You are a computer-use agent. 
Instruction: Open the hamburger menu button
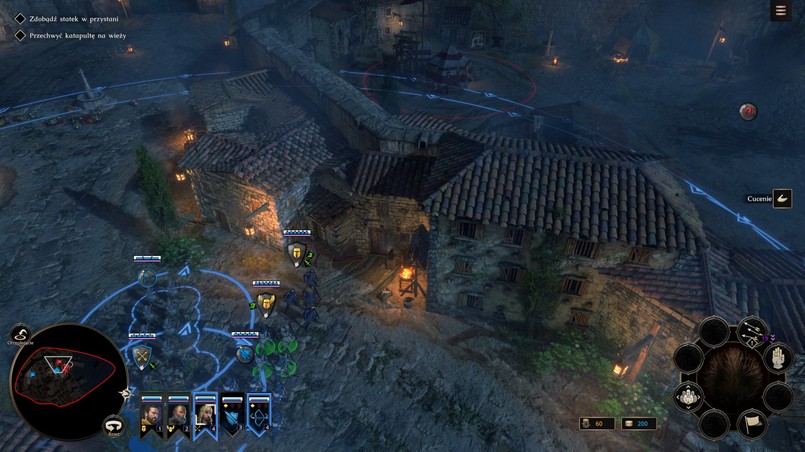click(781, 11)
